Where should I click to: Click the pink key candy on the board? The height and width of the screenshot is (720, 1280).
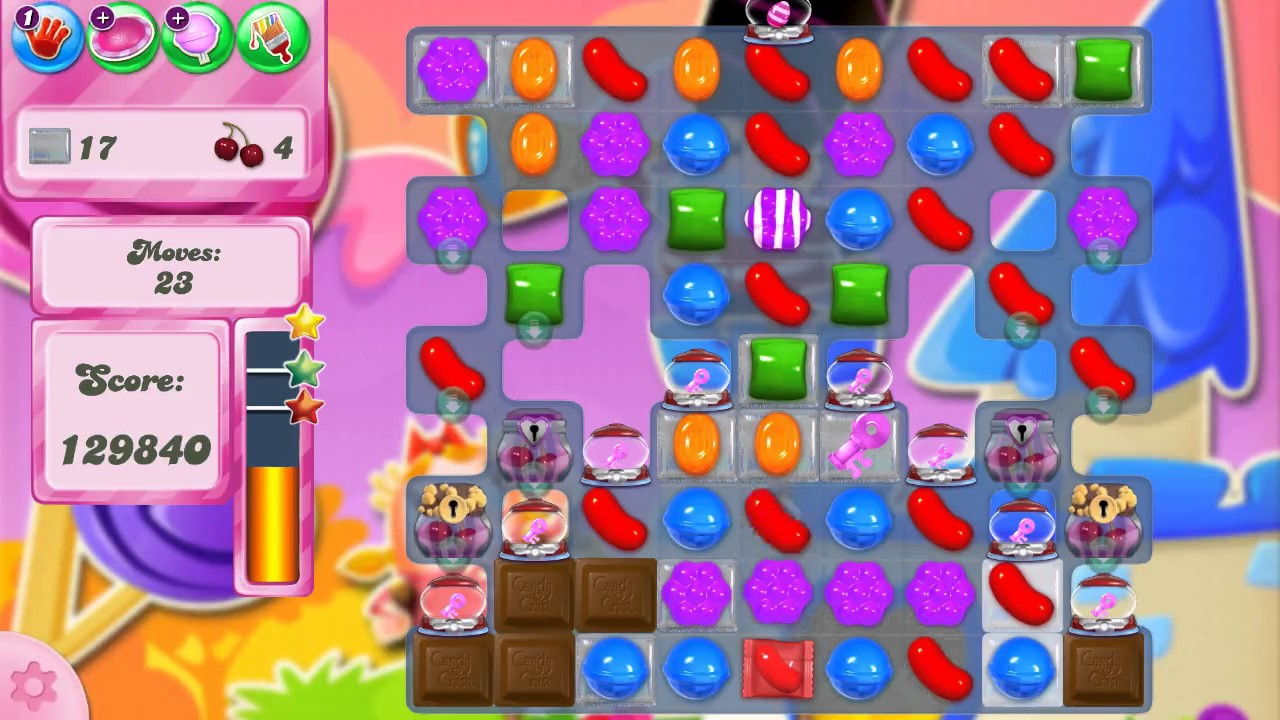[859, 445]
